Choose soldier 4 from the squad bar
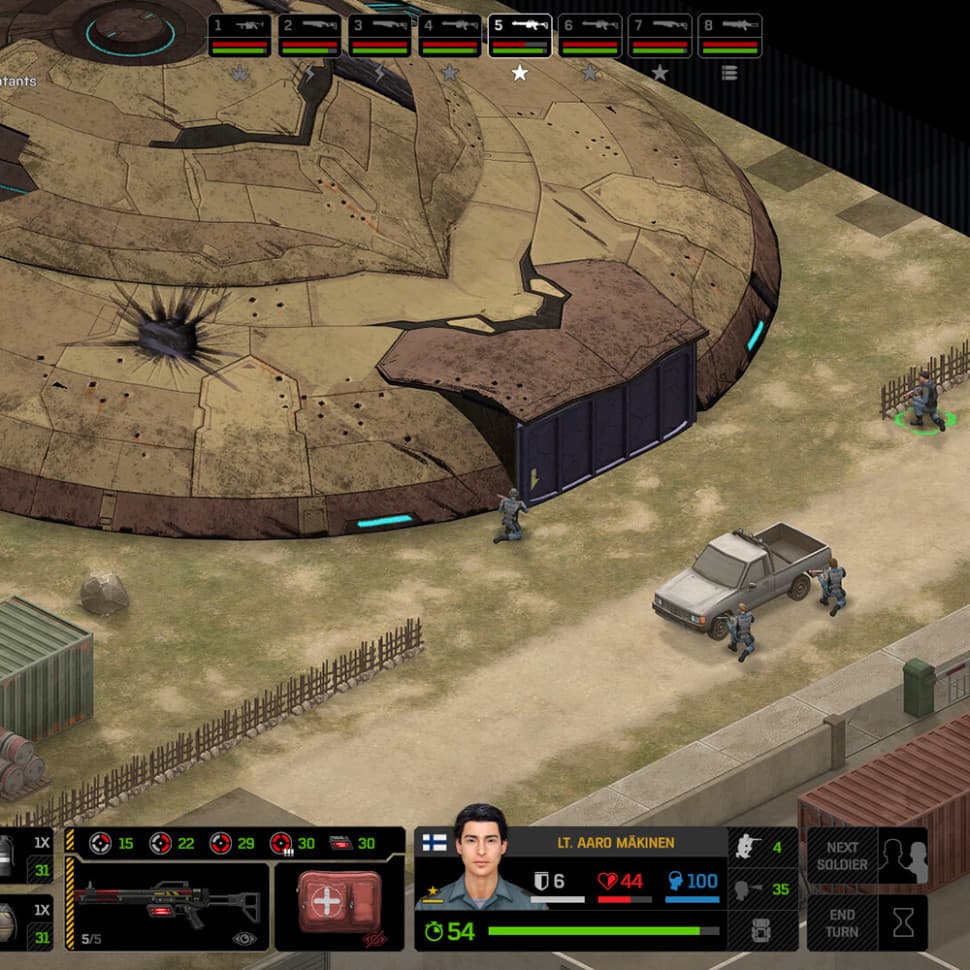Image resolution: width=970 pixels, height=970 pixels. (450, 35)
